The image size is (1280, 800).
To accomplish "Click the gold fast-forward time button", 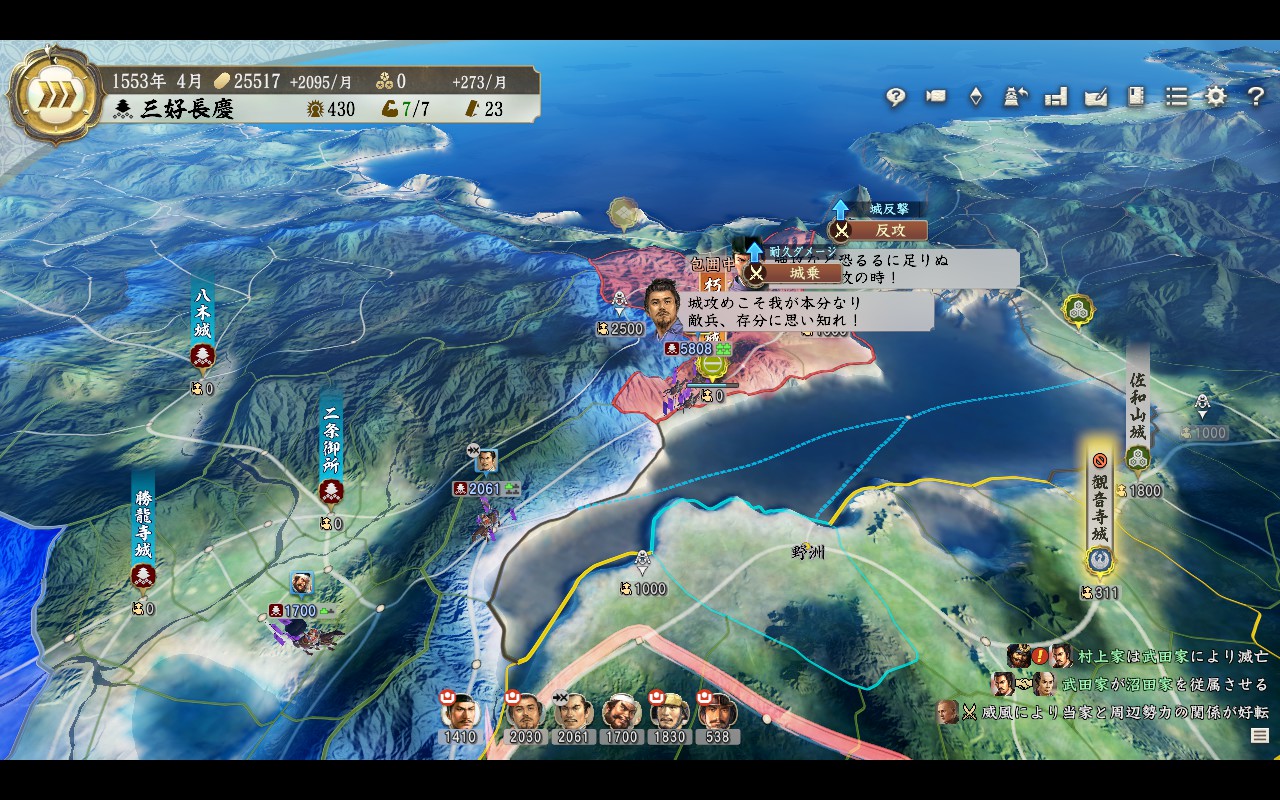I will 44,96.
